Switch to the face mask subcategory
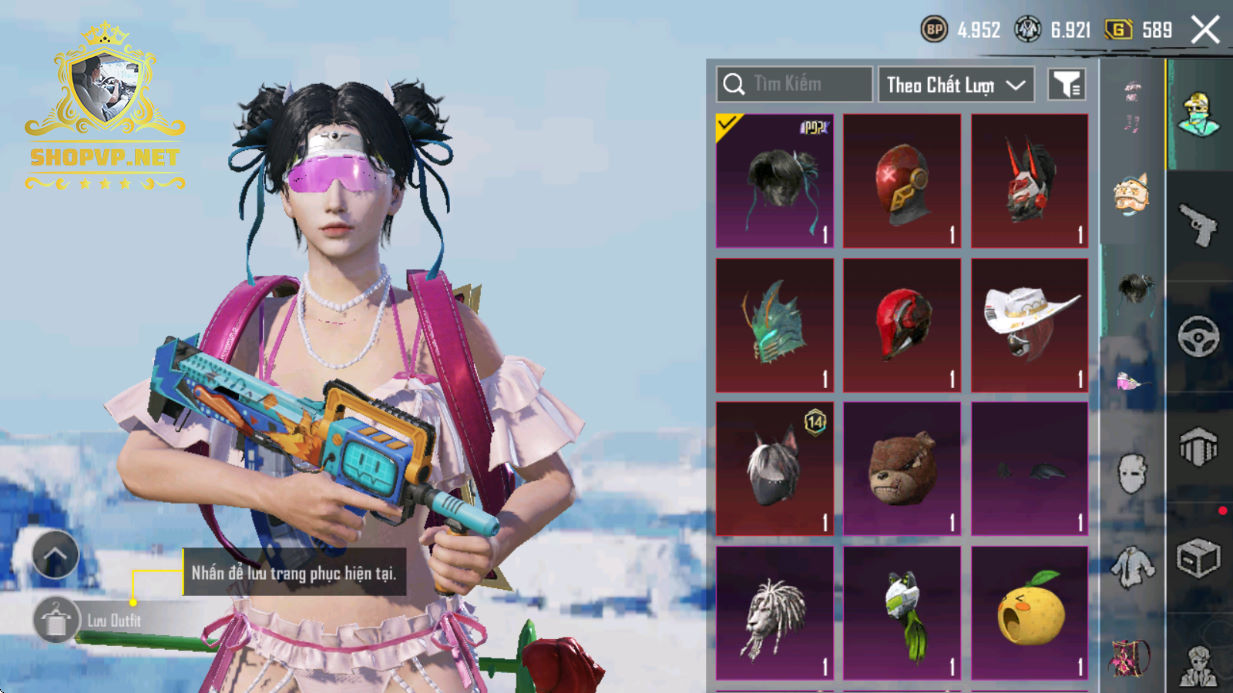The width and height of the screenshot is (1233, 693). coord(1132,473)
